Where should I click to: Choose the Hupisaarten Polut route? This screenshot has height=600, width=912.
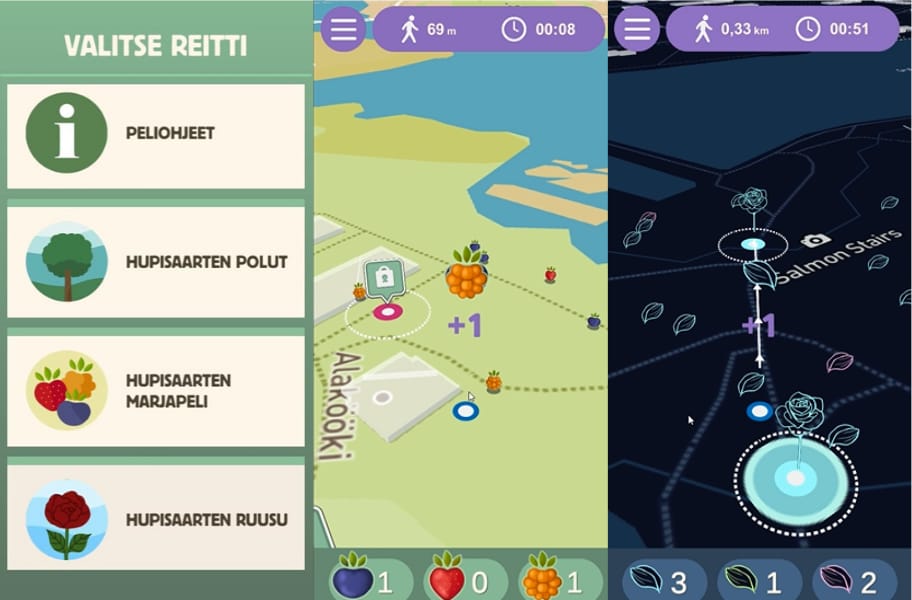point(156,262)
